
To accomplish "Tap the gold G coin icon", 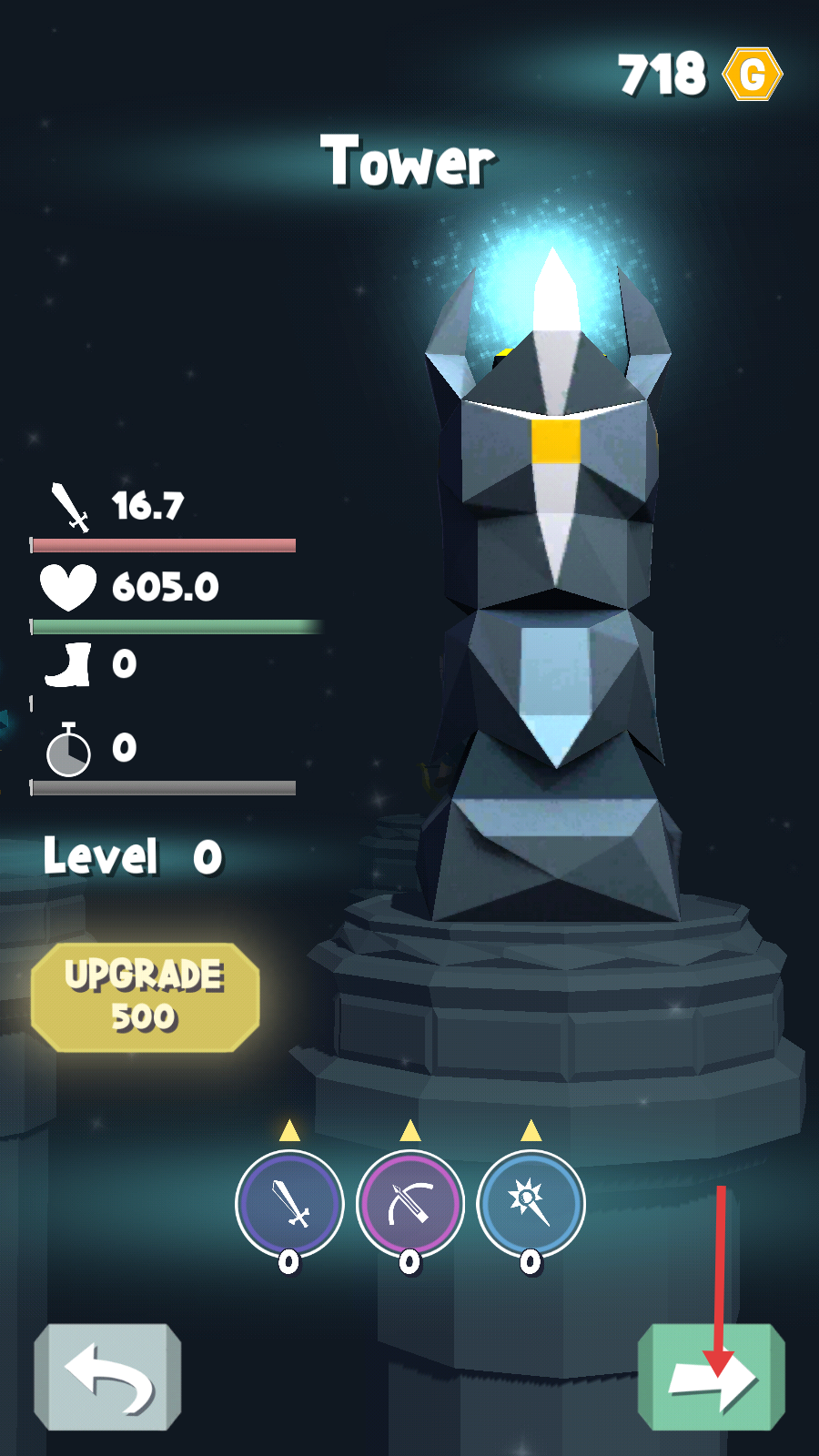I will coord(753,74).
